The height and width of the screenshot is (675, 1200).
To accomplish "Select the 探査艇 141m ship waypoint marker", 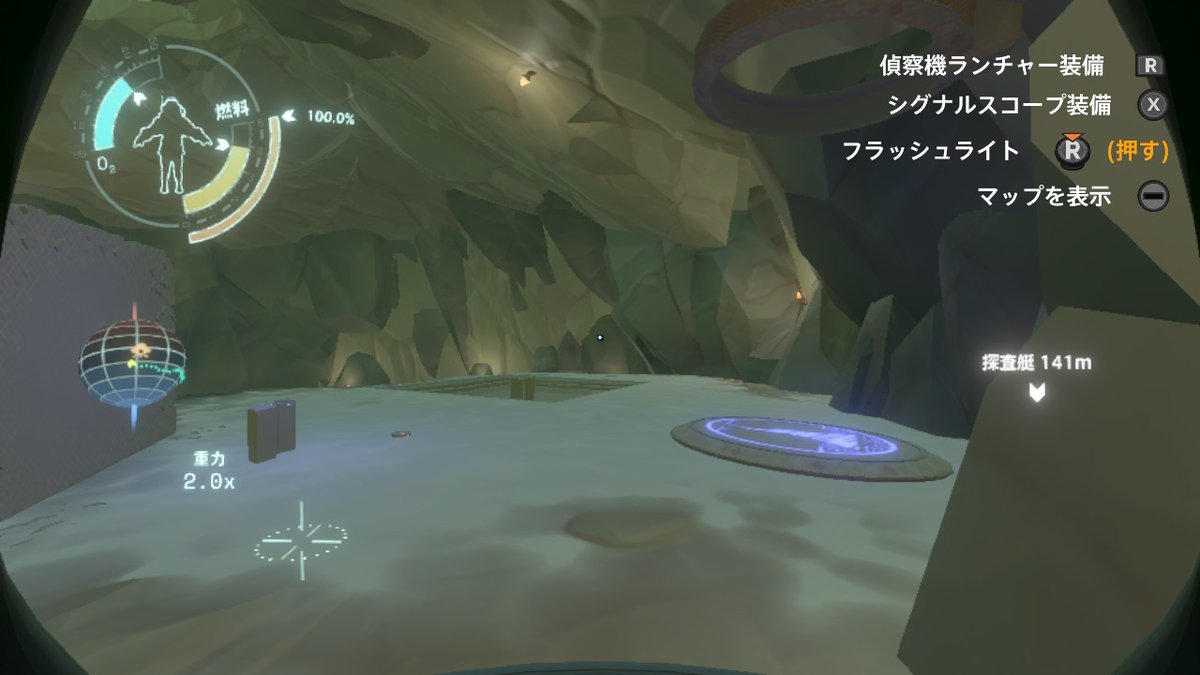I will [1036, 391].
